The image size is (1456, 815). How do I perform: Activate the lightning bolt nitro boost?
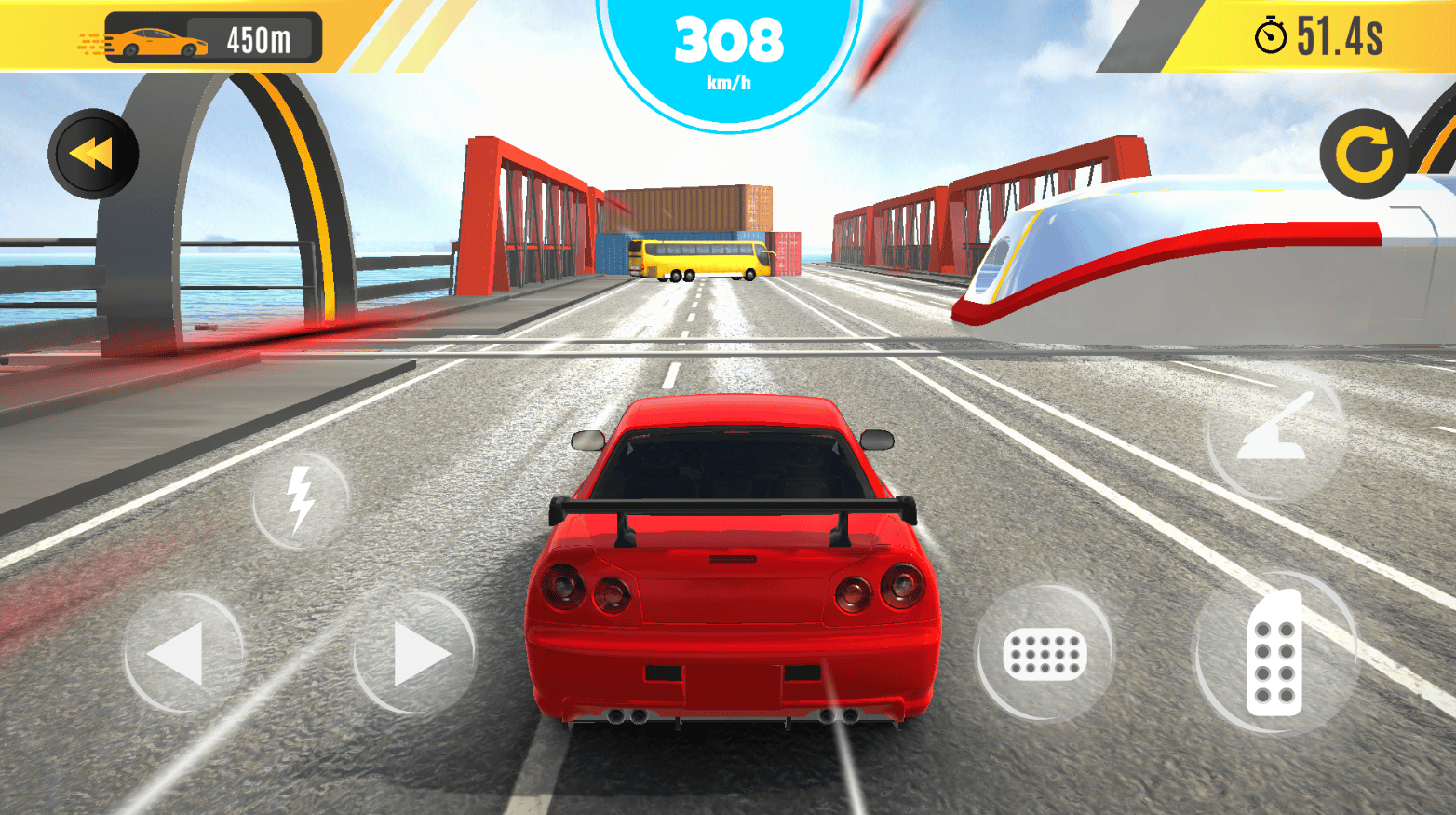pos(300,500)
